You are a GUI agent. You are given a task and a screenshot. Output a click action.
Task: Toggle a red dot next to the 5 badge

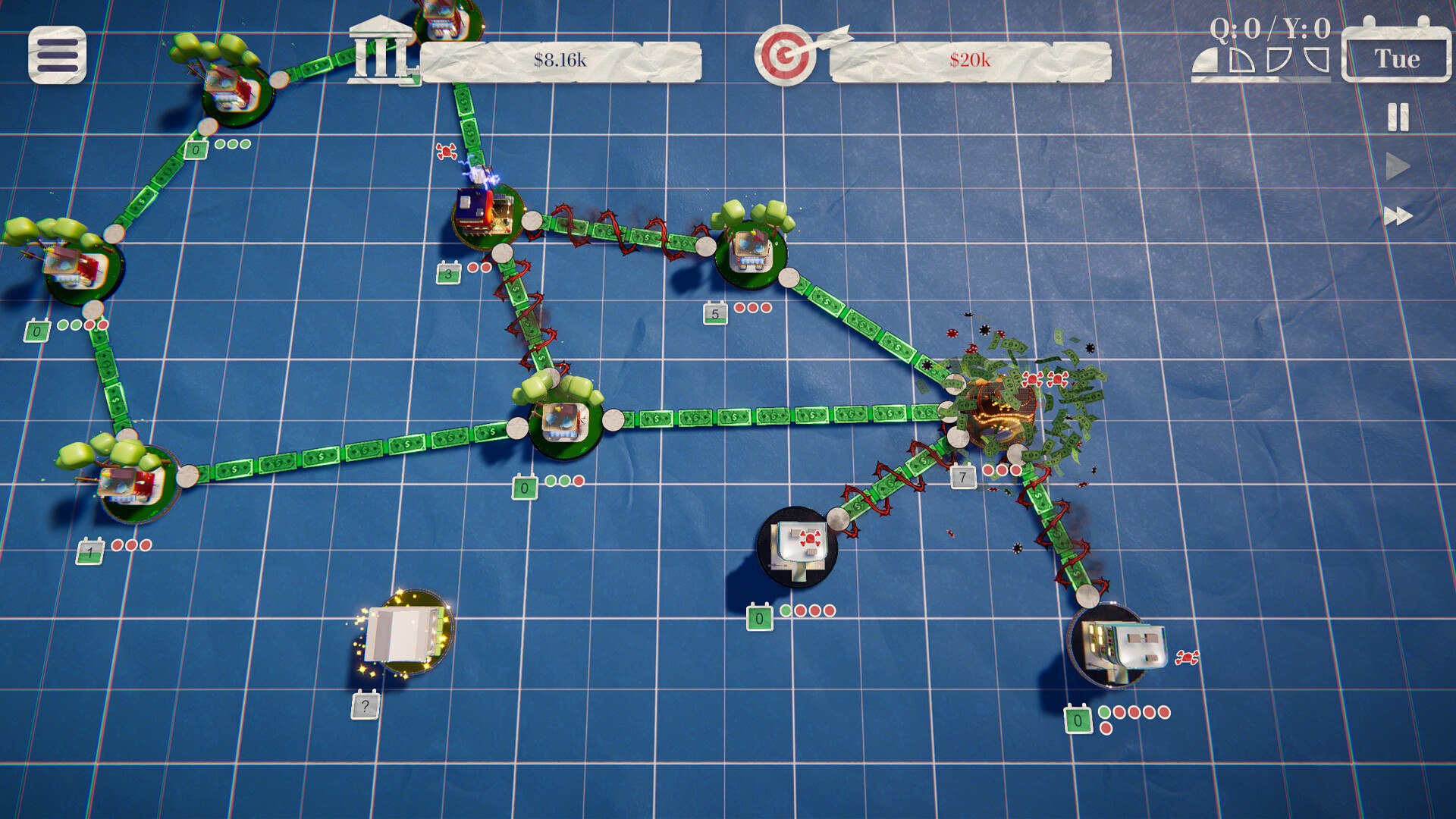point(739,309)
